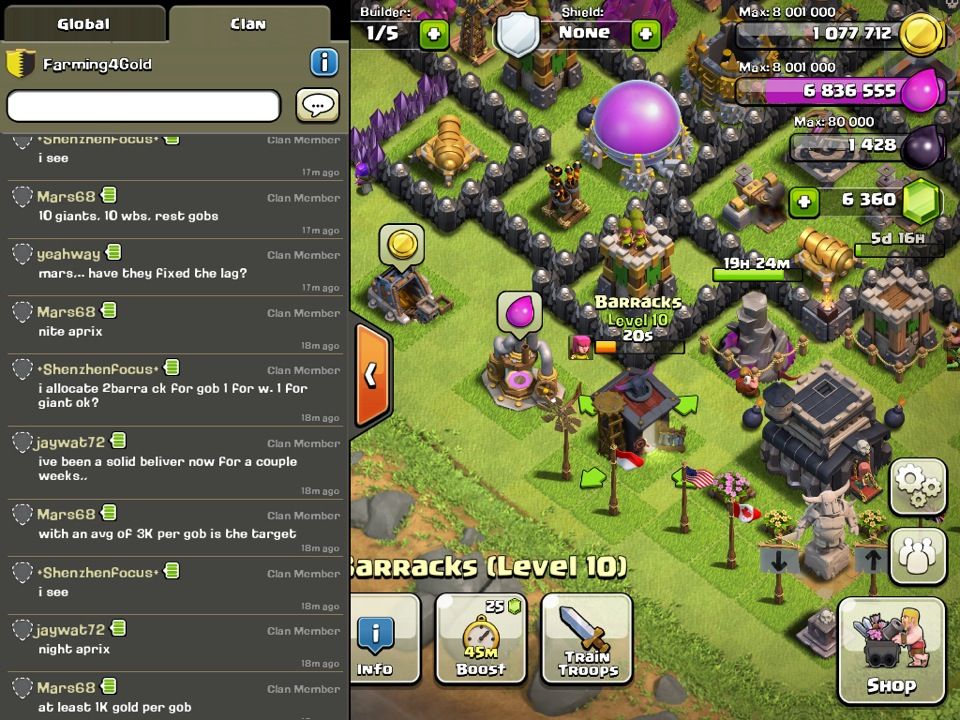The image size is (960, 720).
Task: Open Farming4Gold clan info
Action: coord(324,63)
